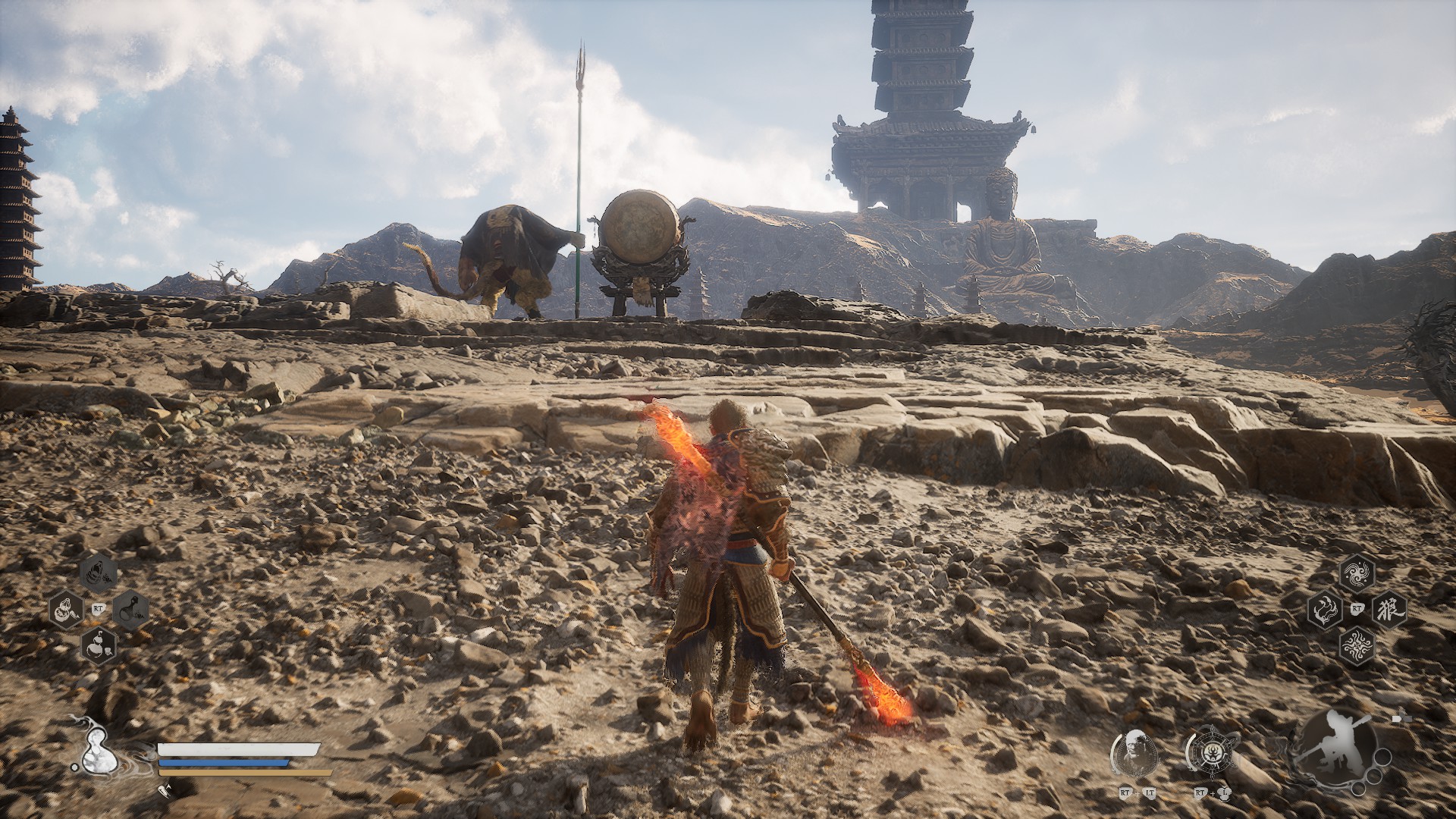Select the top quick-item slot with the shell-shaped item
The image size is (1456, 819).
pos(99,573)
